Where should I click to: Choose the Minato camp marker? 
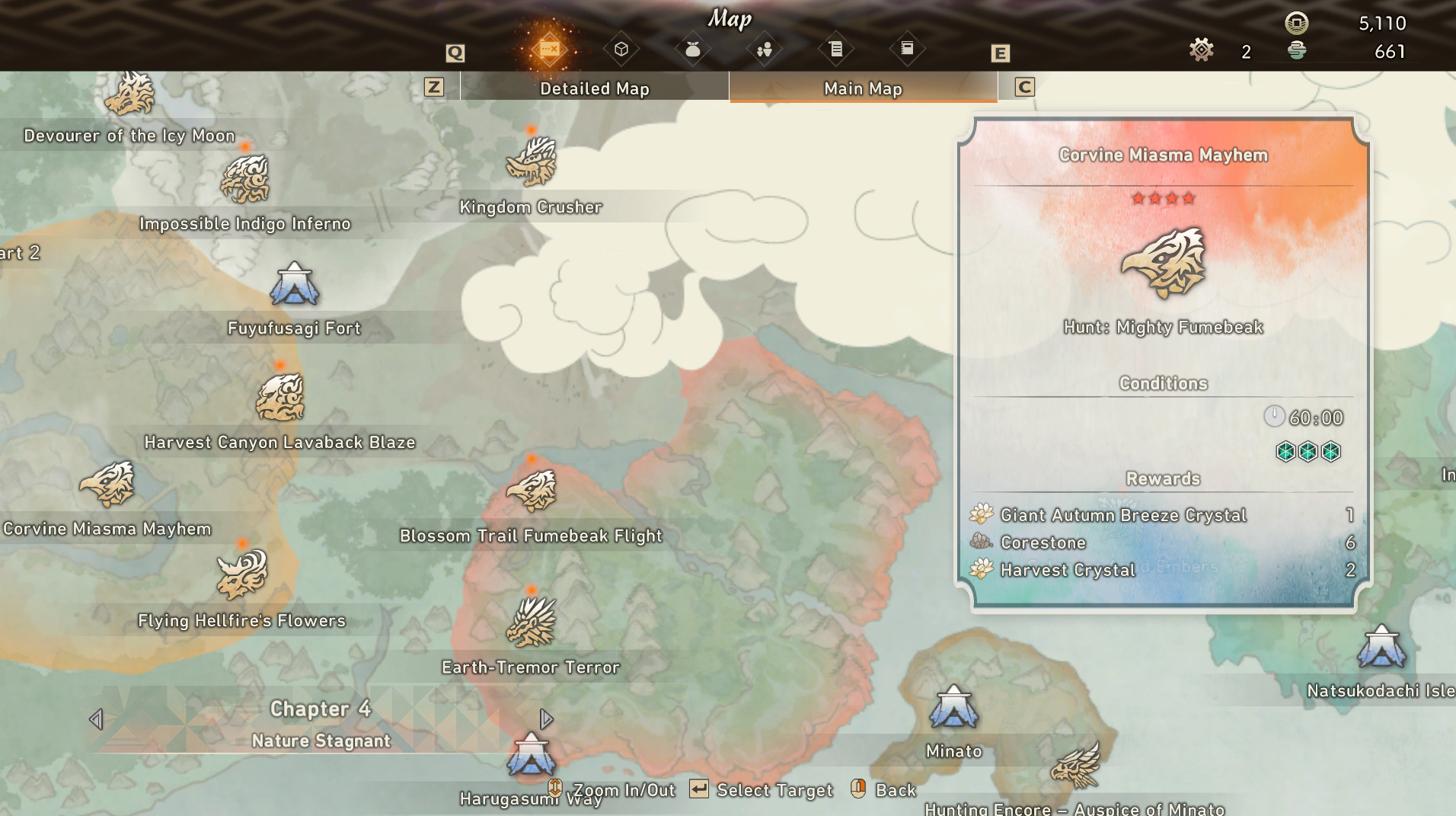coord(953,707)
